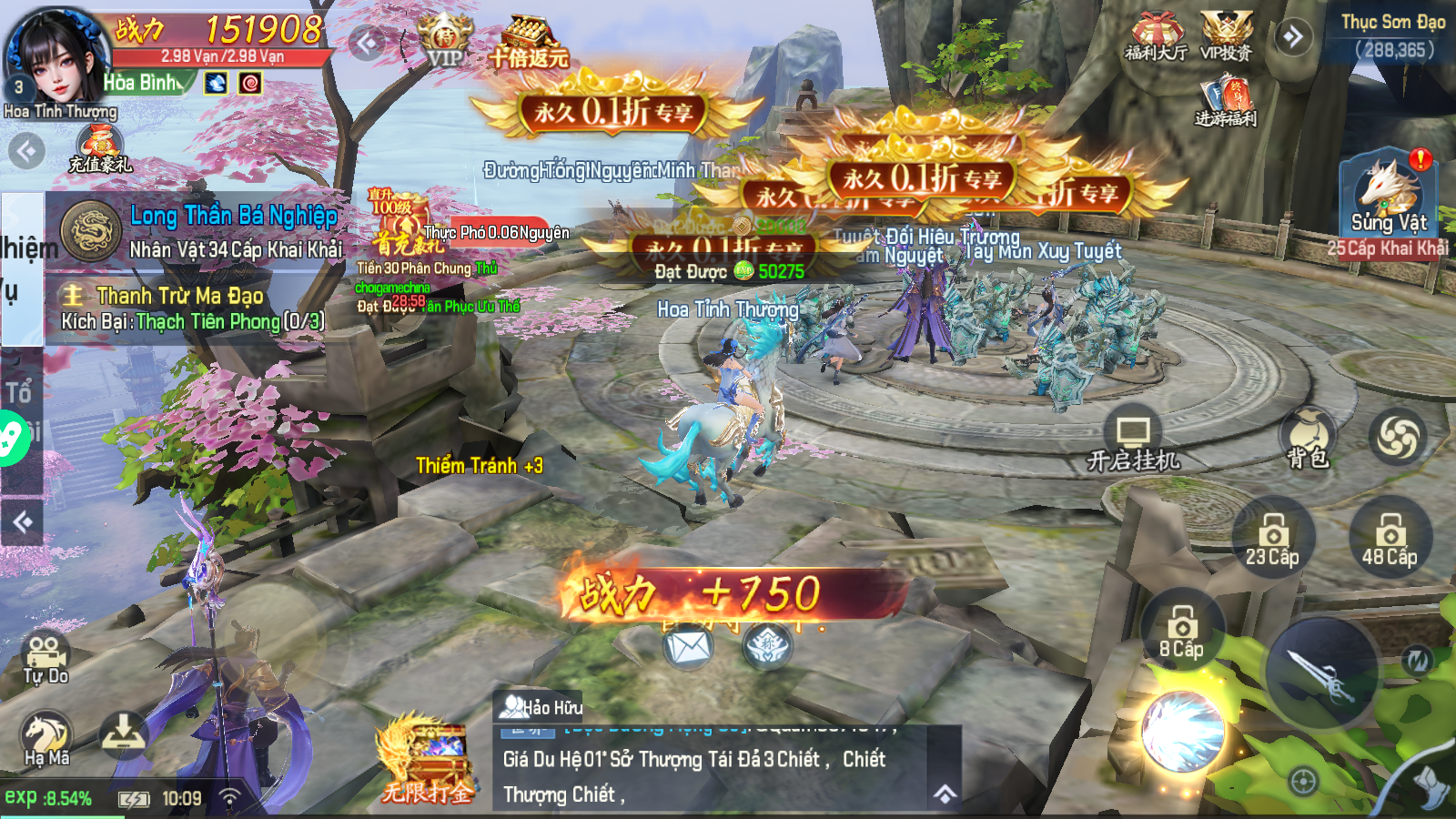Activate the glowing white orb skill
Viewport: 1456px width, 819px height.
pos(1182,733)
